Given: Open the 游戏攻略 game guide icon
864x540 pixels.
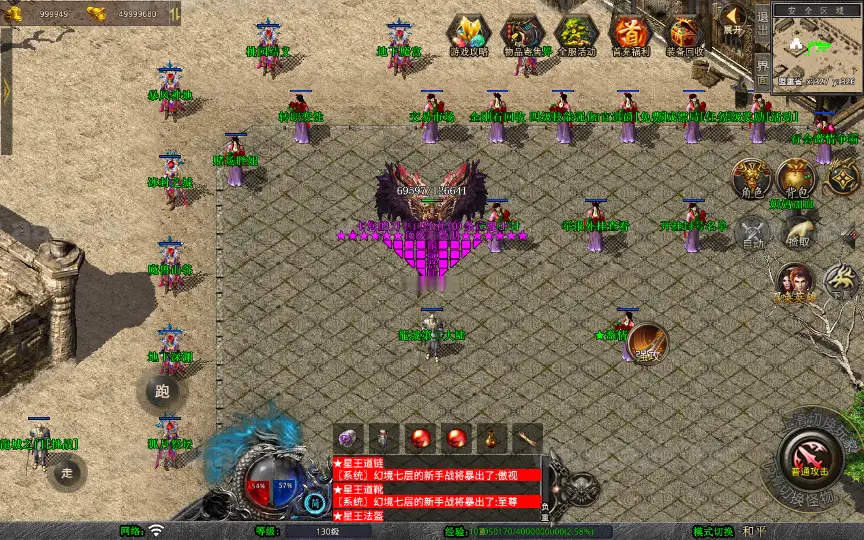Looking at the screenshot, I should pyautogui.click(x=467, y=34).
